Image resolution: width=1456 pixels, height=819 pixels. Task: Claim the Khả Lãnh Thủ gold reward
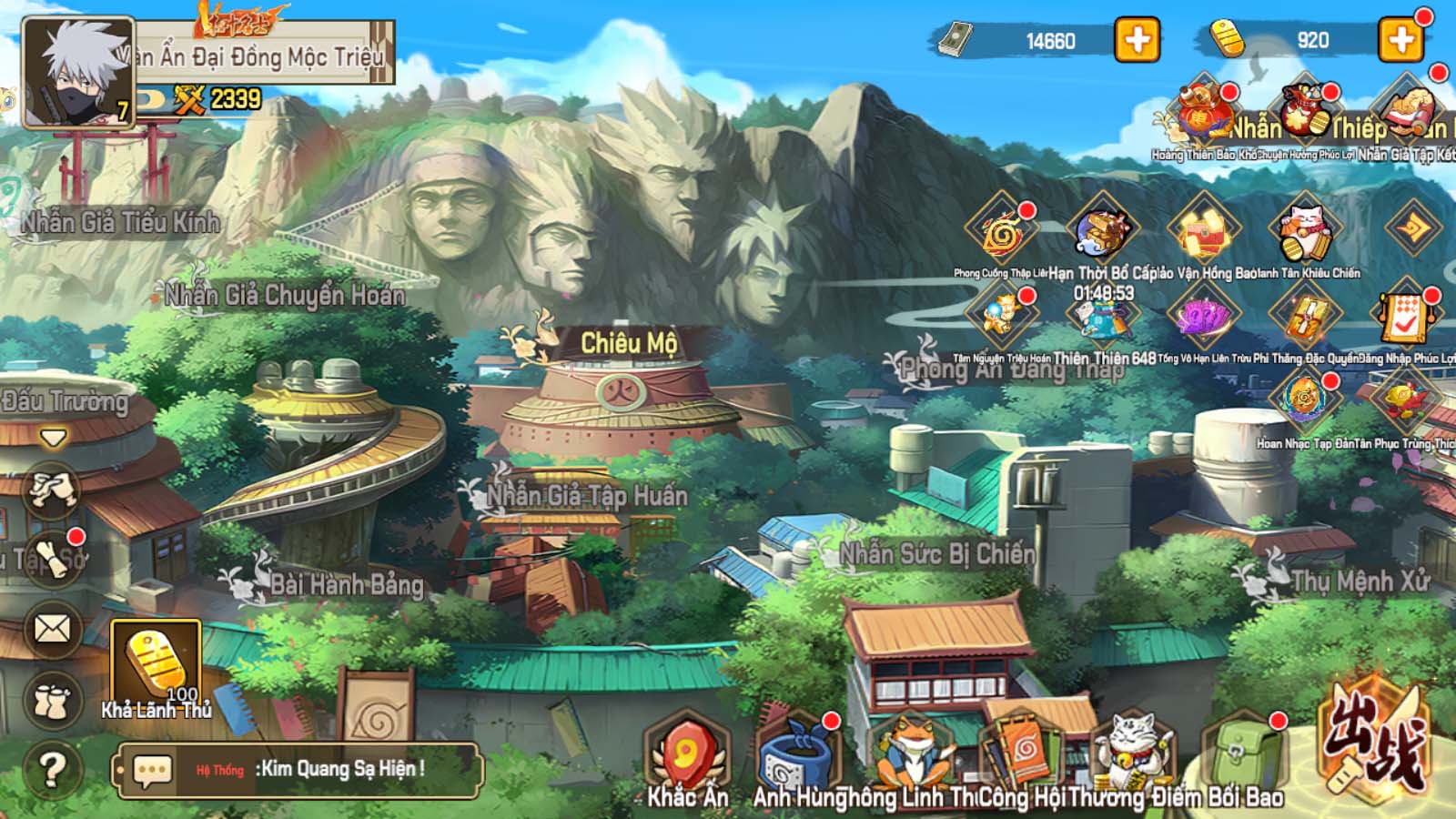point(156,664)
